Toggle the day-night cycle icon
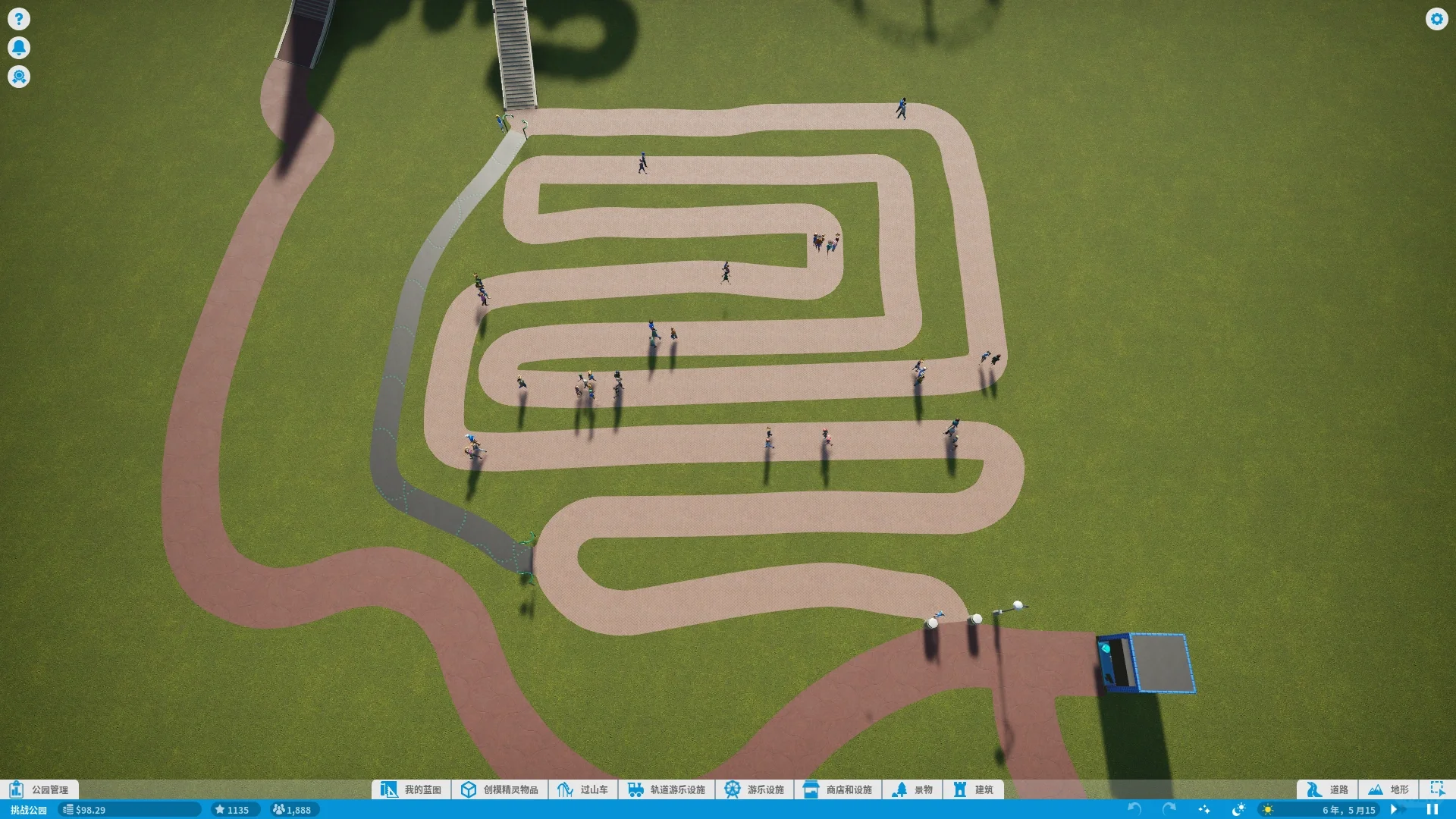The width and height of the screenshot is (1456, 819). click(x=1238, y=810)
